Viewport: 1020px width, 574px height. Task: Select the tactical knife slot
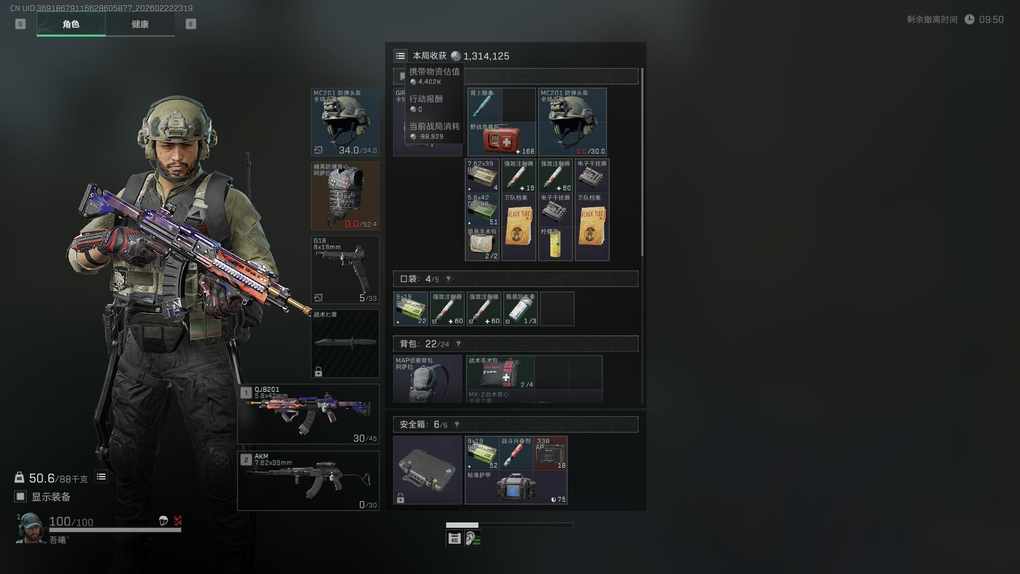point(346,343)
